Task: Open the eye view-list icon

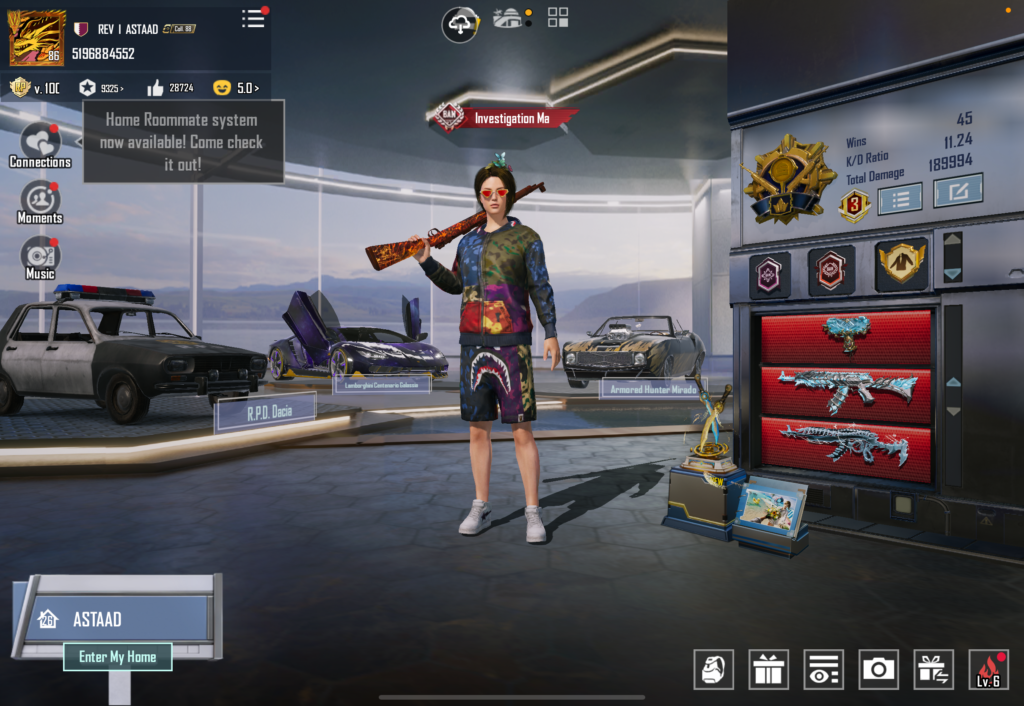Action: pyautogui.click(x=823, y=669)
